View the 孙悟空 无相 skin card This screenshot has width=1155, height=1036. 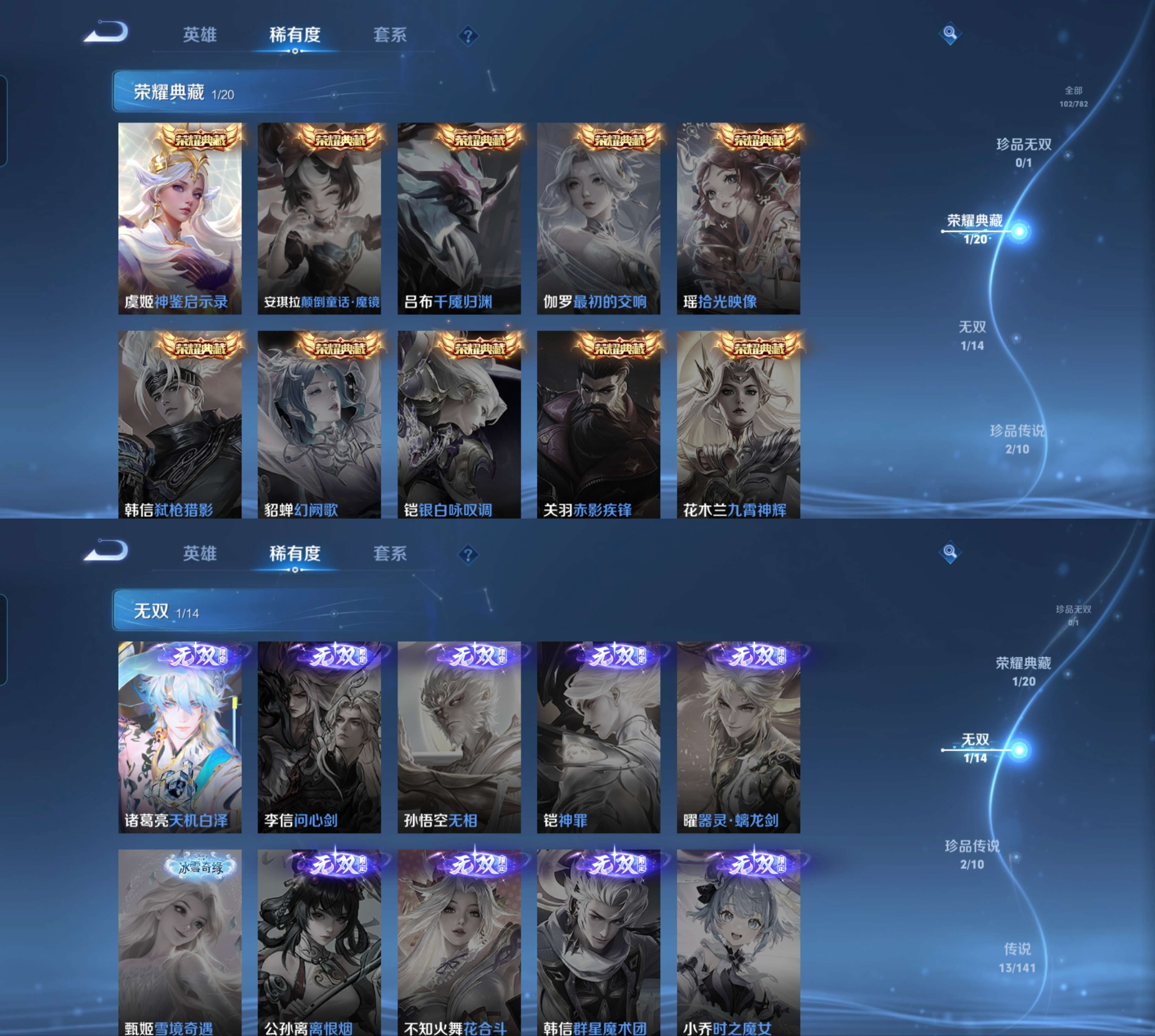(x=459, y=737)
